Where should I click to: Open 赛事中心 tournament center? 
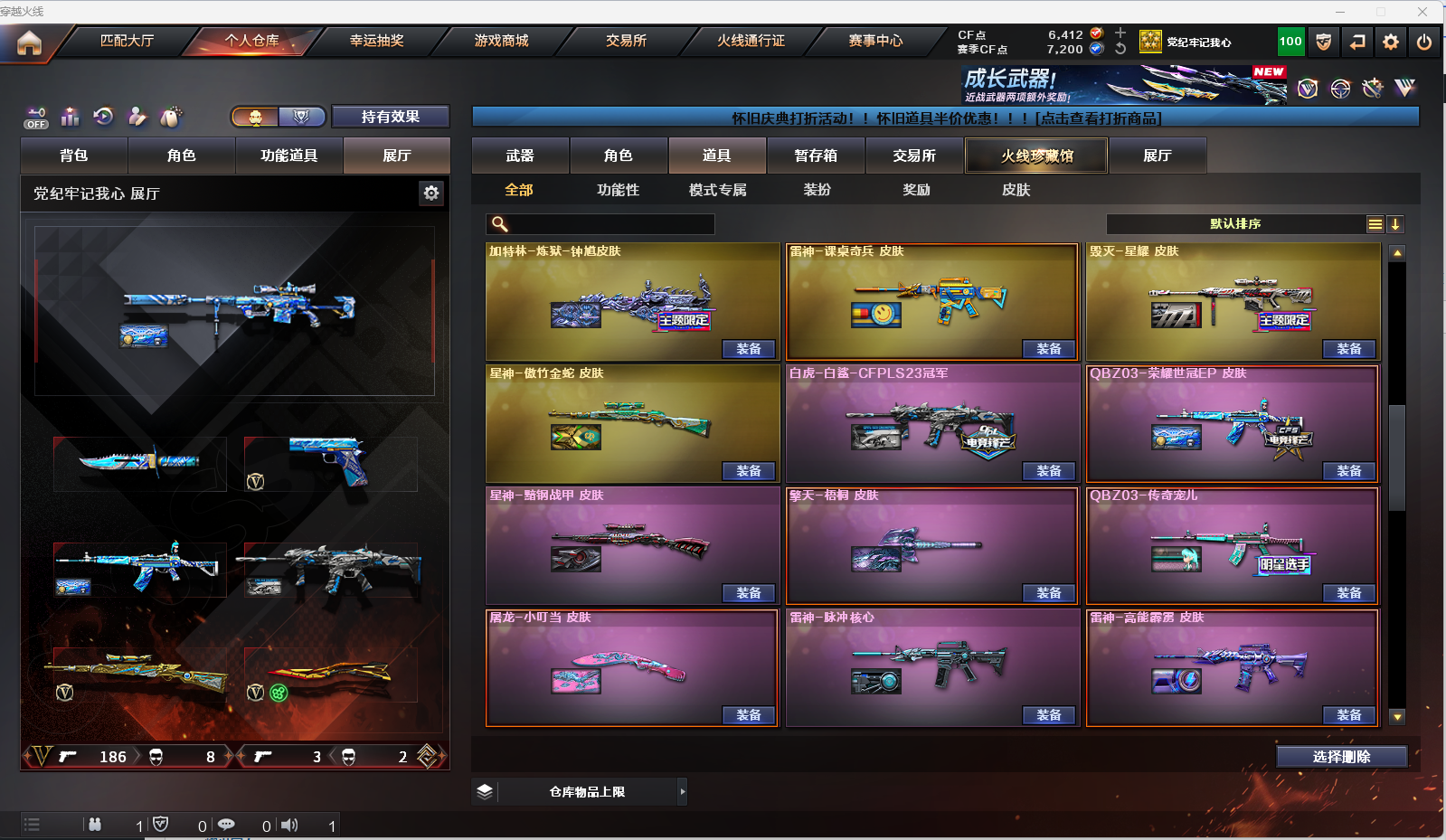(x=875, y=41)
